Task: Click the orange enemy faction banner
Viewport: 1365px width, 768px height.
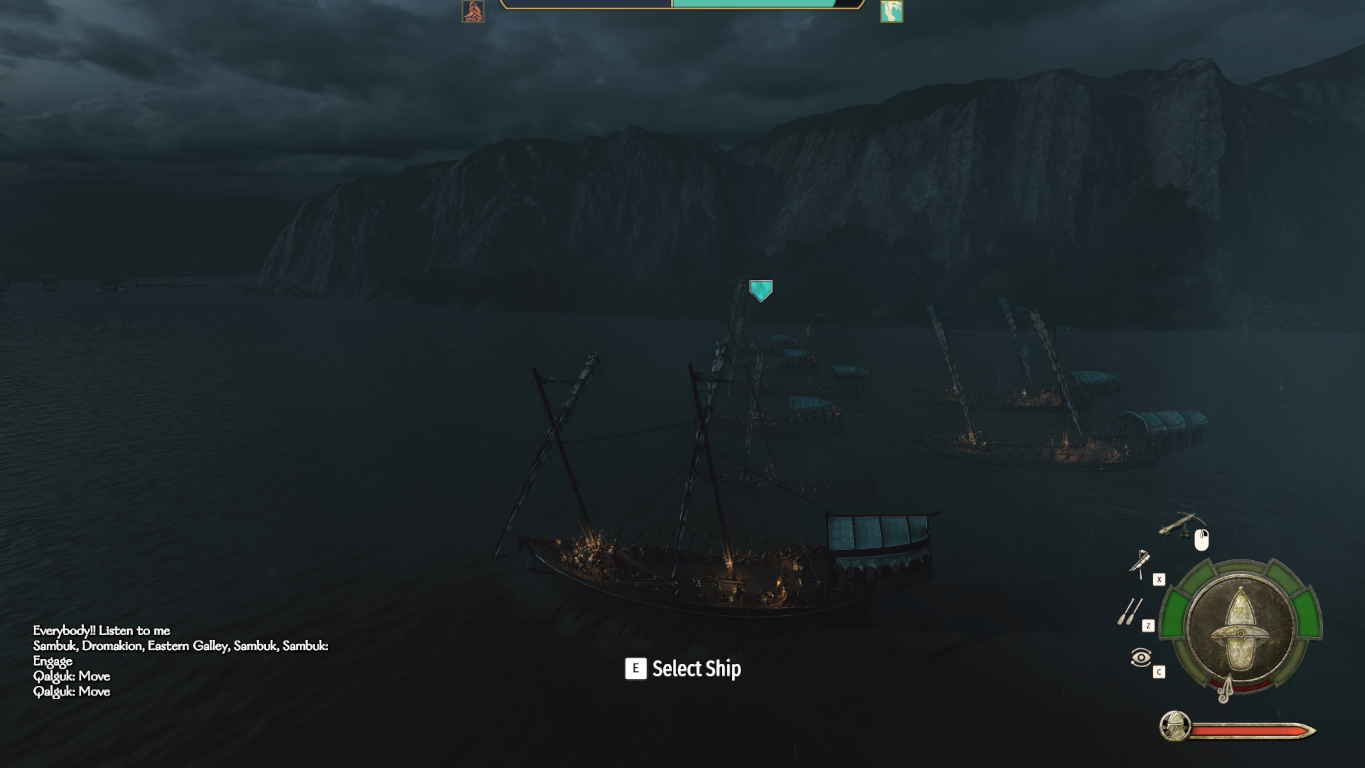Action: tap(473, 11)
